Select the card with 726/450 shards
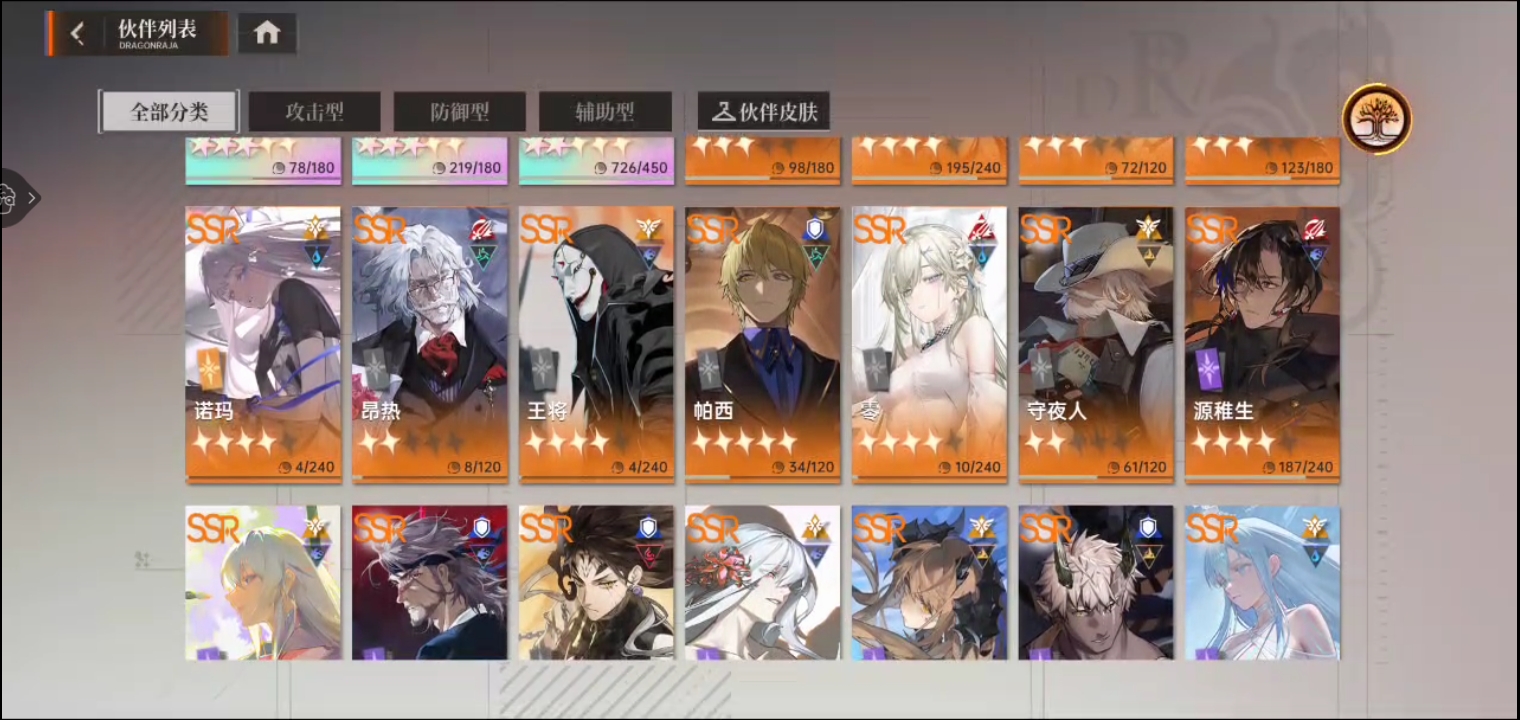 (596, 160)
